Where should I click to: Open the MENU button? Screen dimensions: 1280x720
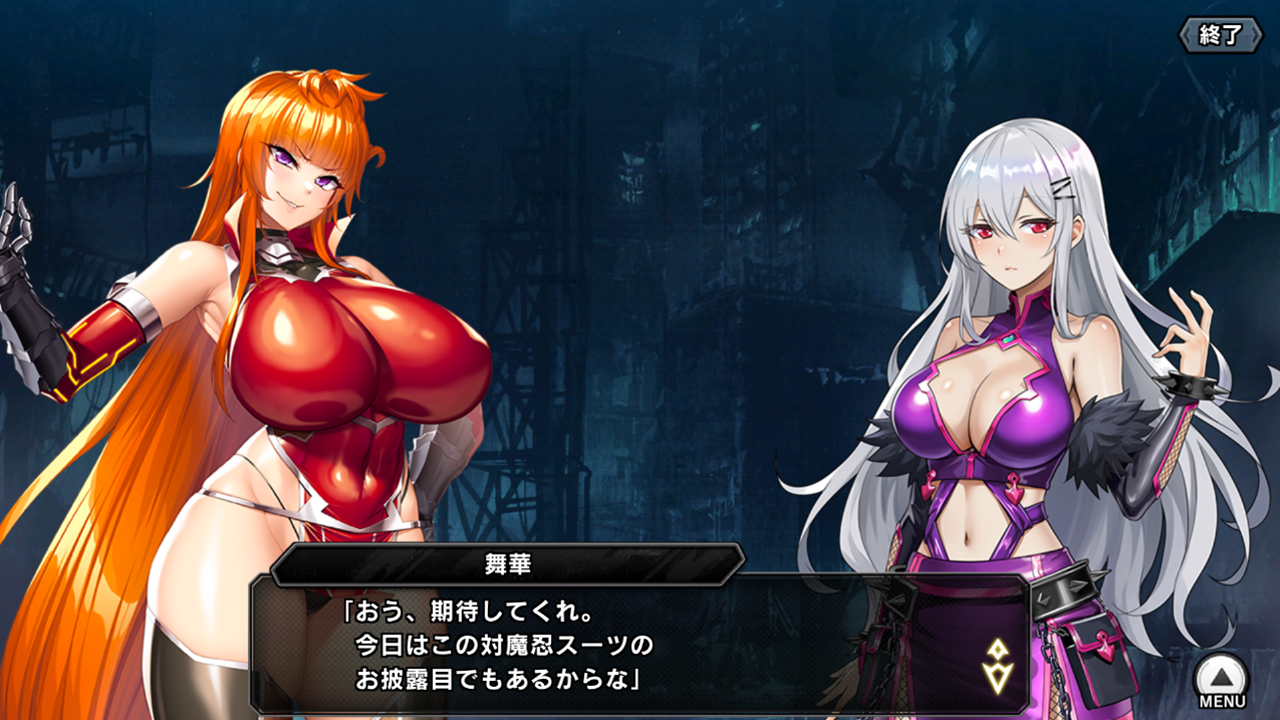1222,681
